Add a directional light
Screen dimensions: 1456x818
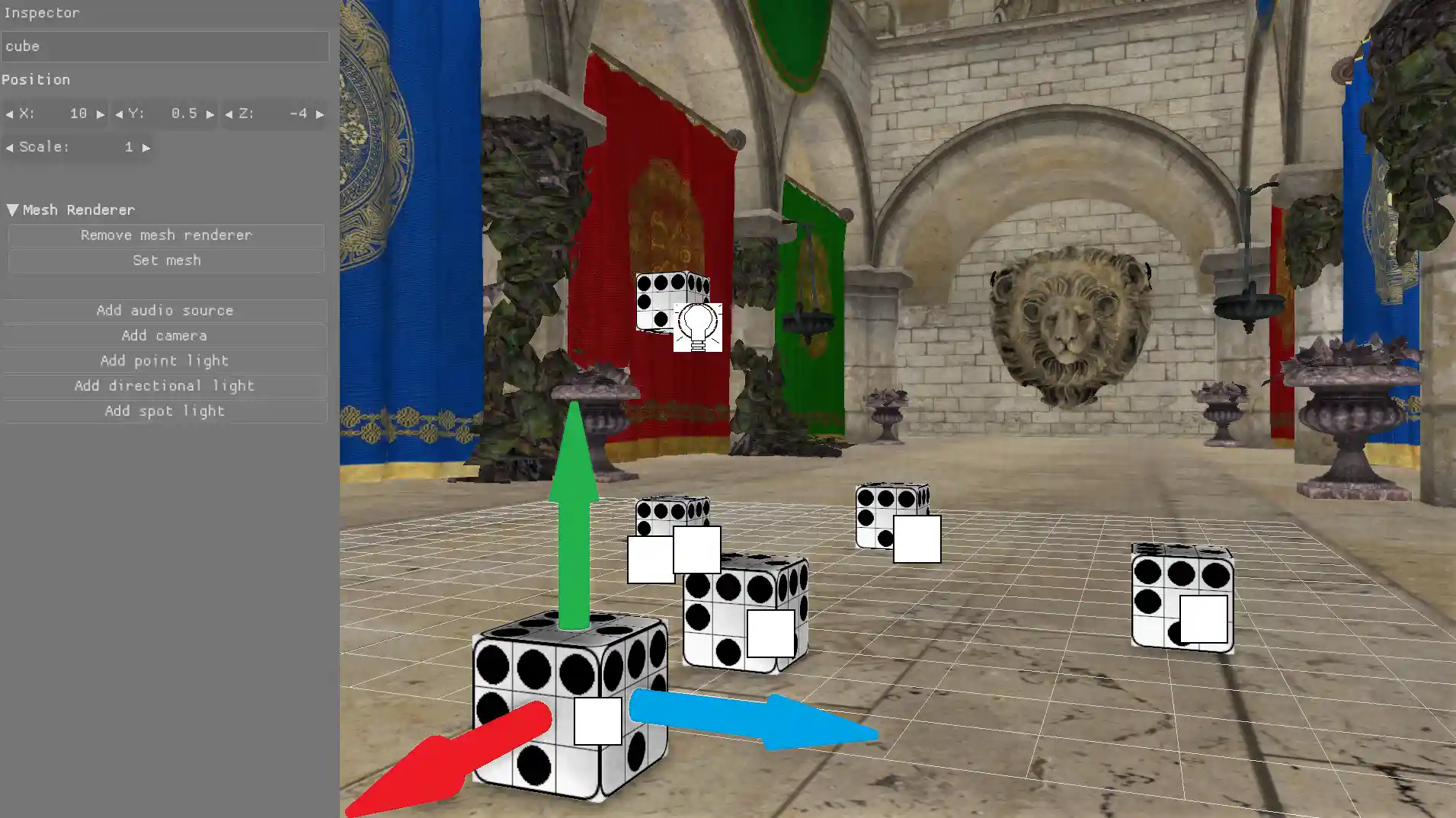(x=165, y=386)
